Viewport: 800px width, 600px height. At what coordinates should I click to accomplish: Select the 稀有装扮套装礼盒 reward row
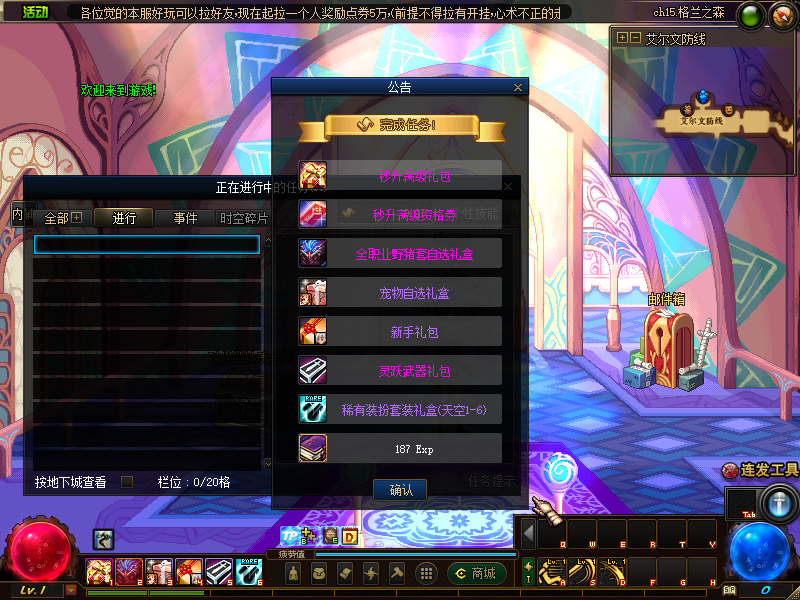click(x=400, y=409)
